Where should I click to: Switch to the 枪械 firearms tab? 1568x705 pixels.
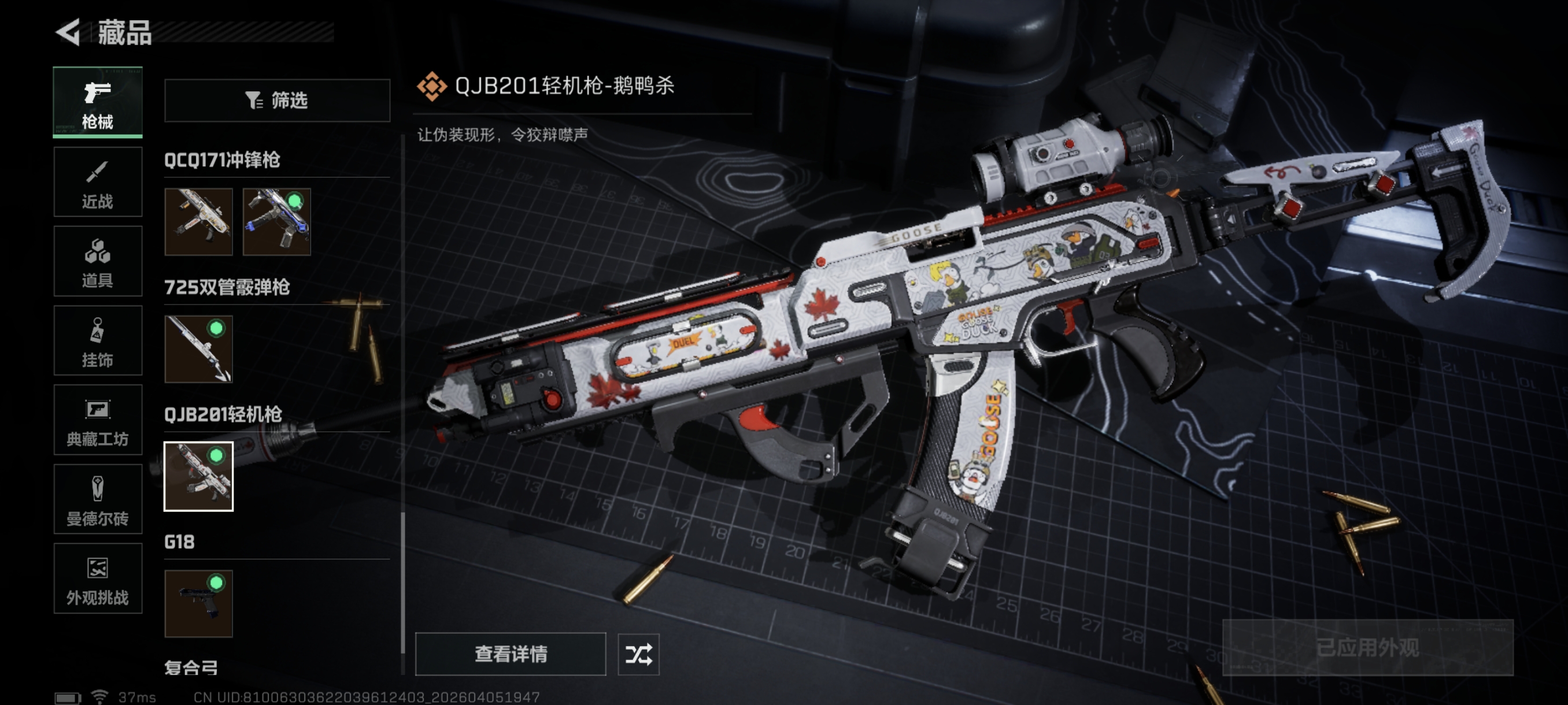click(97, 102)
